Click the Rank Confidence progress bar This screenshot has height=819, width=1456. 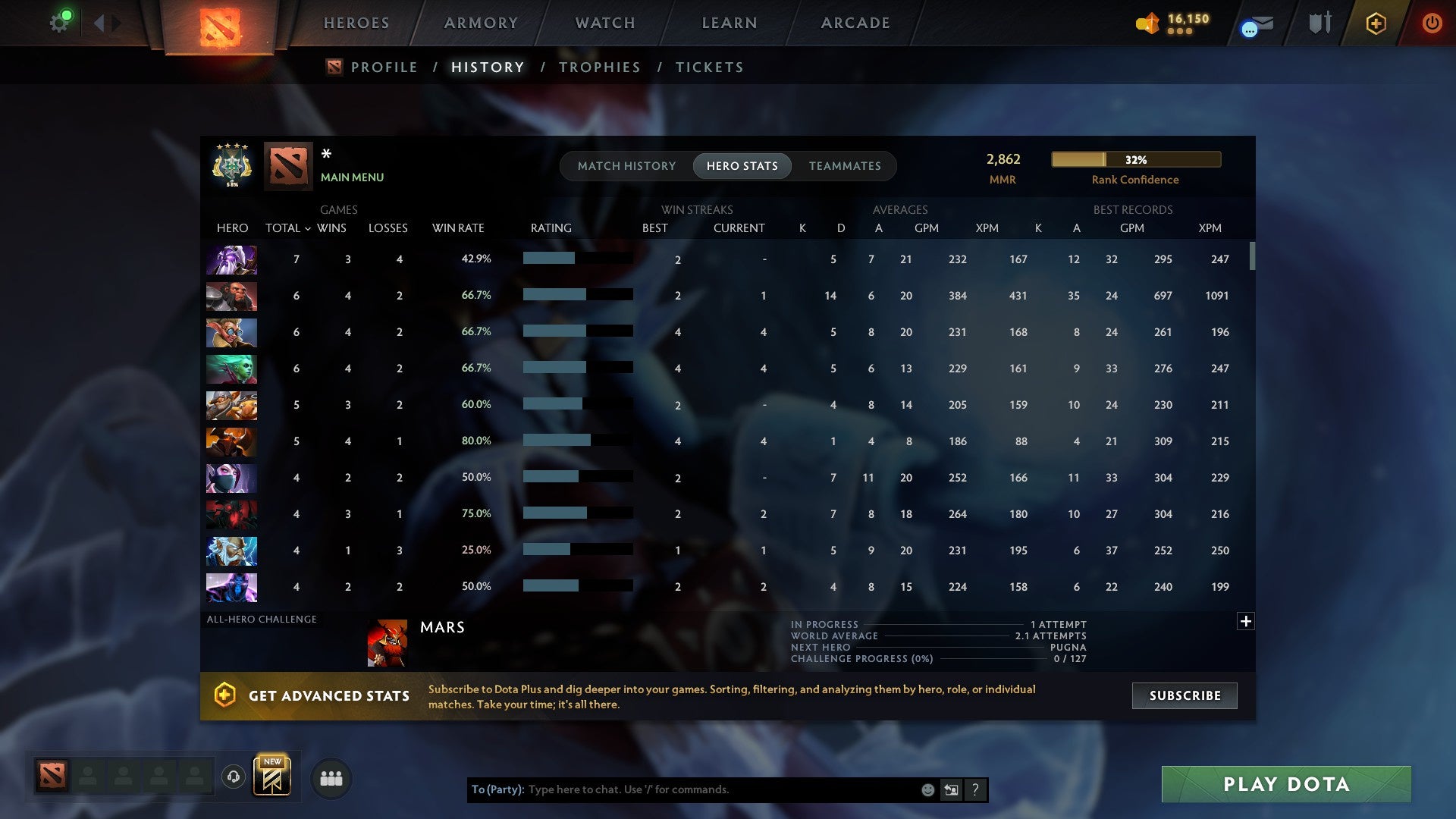(1135, 159)
